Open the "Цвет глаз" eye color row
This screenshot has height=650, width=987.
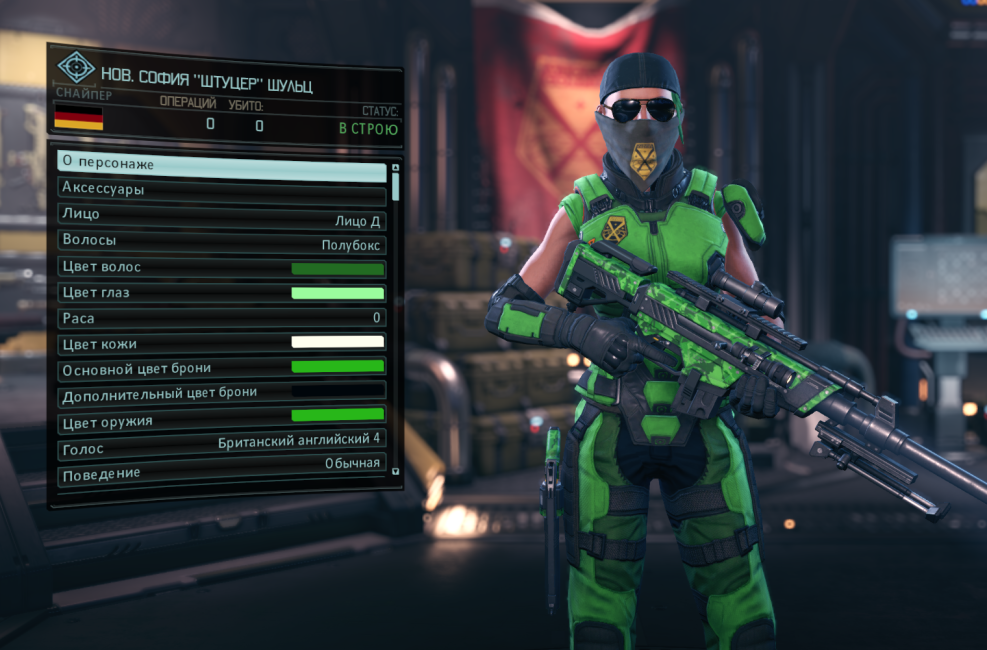(222, 294)
